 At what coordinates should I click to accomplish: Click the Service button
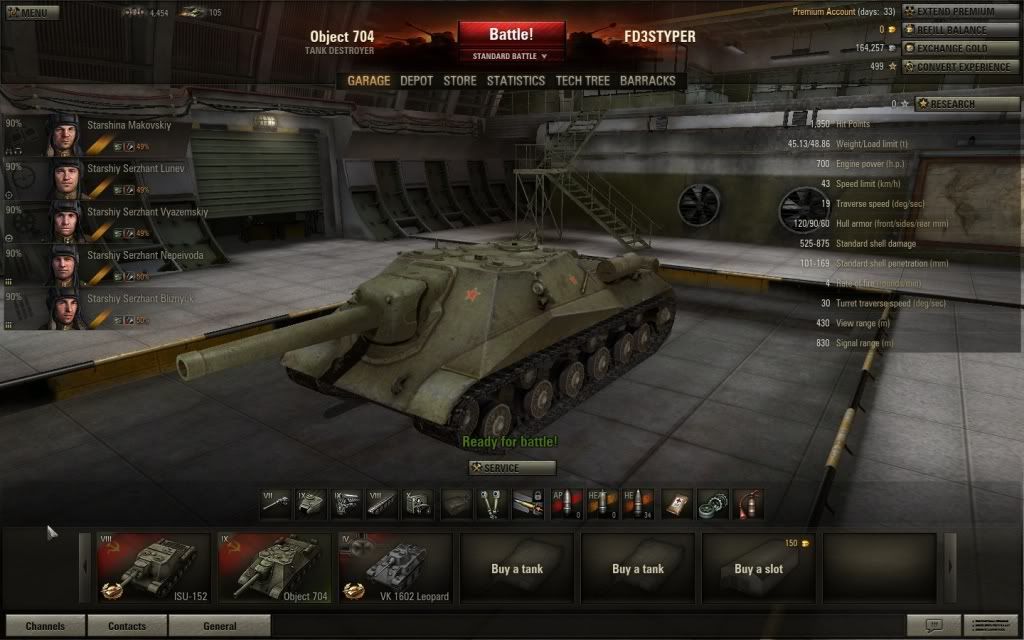(512, 468)
